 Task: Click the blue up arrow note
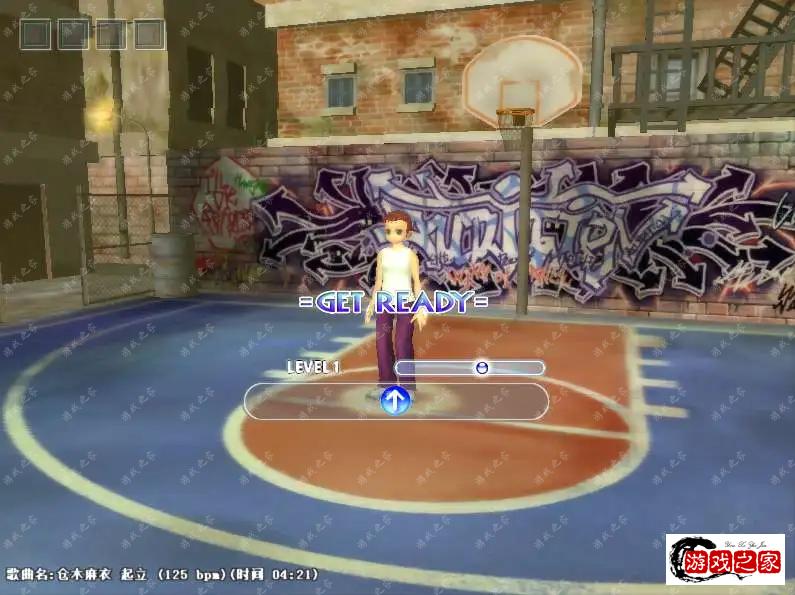coord(396,402)
